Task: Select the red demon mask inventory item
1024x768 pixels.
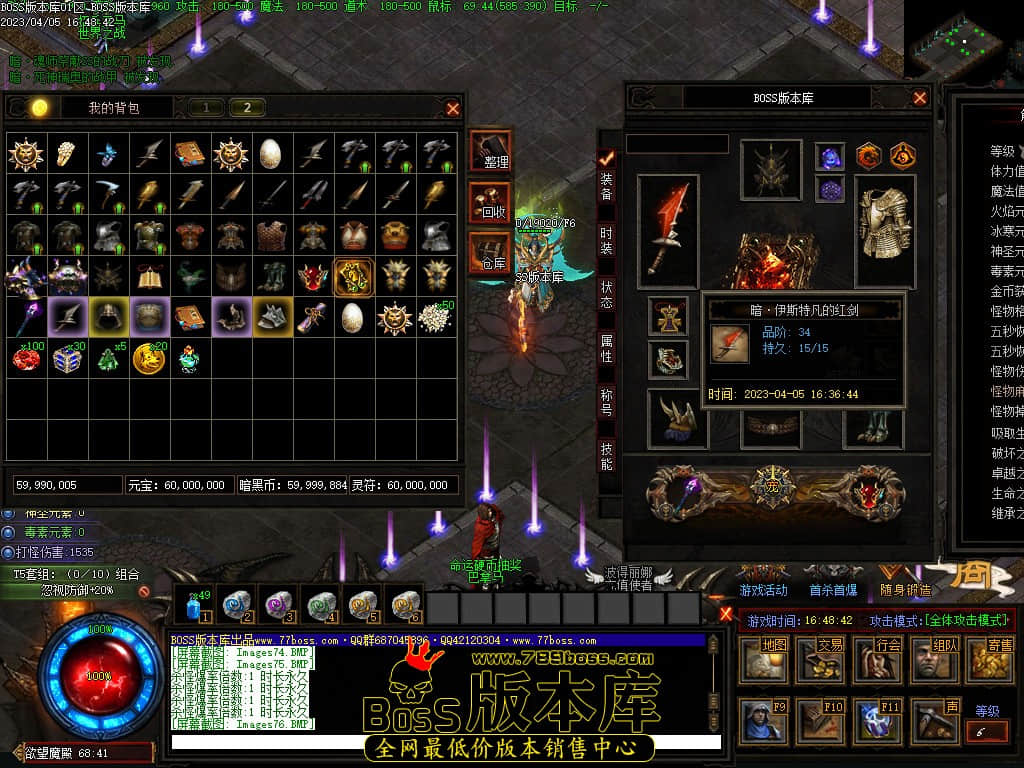Action: click(313, 275)
